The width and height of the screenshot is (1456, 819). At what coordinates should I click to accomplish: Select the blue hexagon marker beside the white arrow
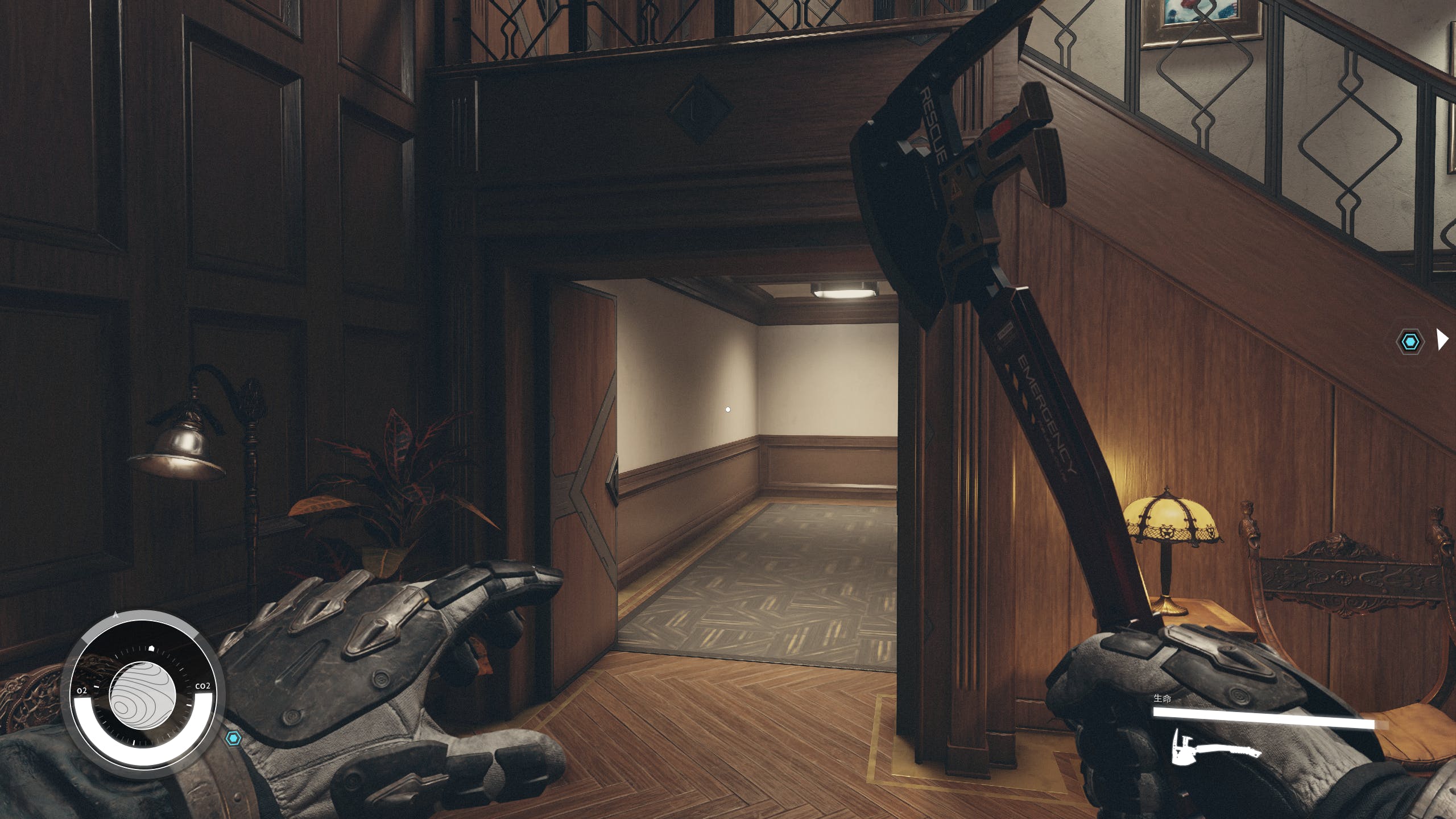pos(1410,342)
